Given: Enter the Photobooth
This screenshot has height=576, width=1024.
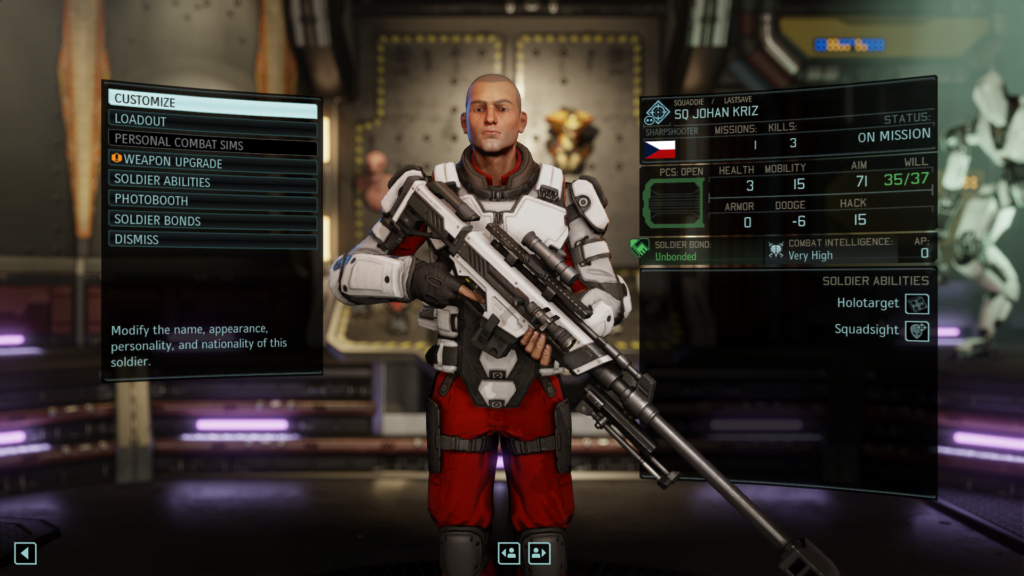Looking at the screenshot, I should (x=212, y=200).
